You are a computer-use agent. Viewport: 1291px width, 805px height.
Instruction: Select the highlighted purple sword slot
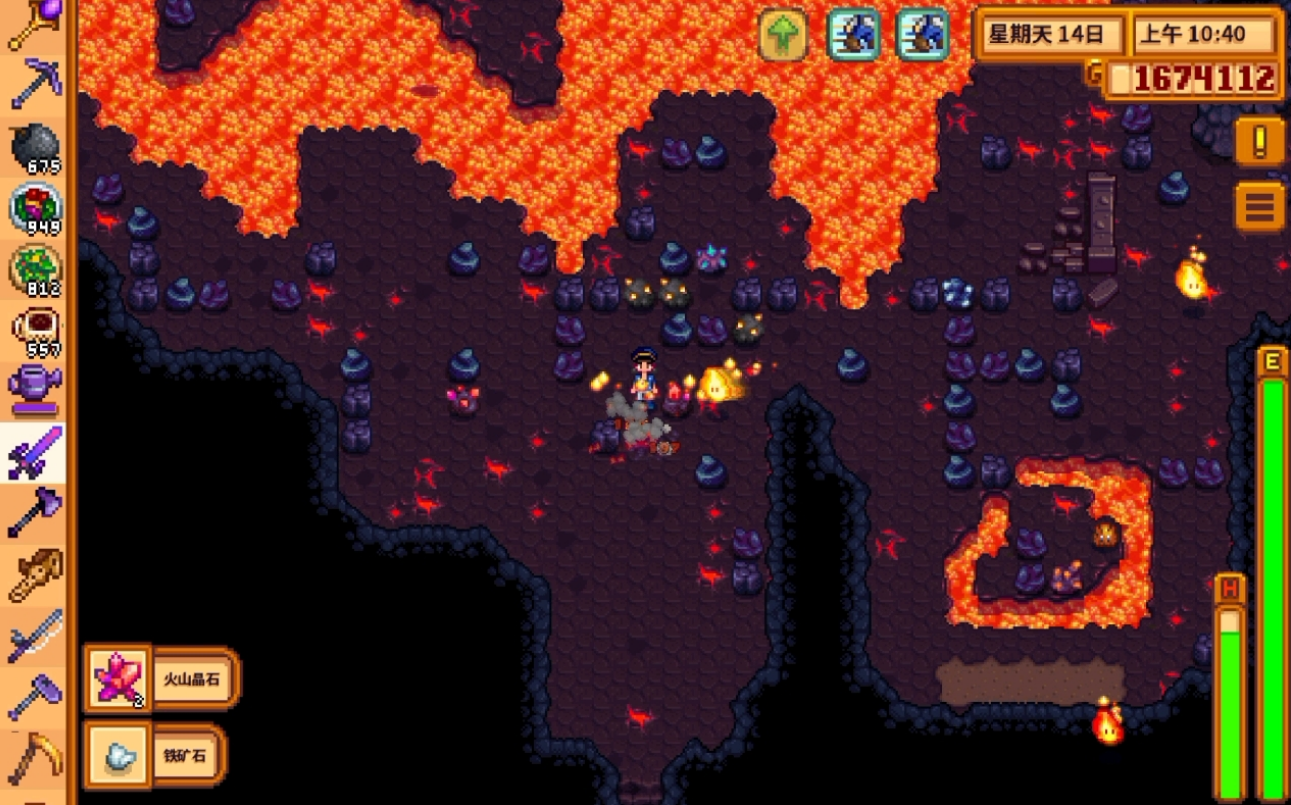(35, 452)
